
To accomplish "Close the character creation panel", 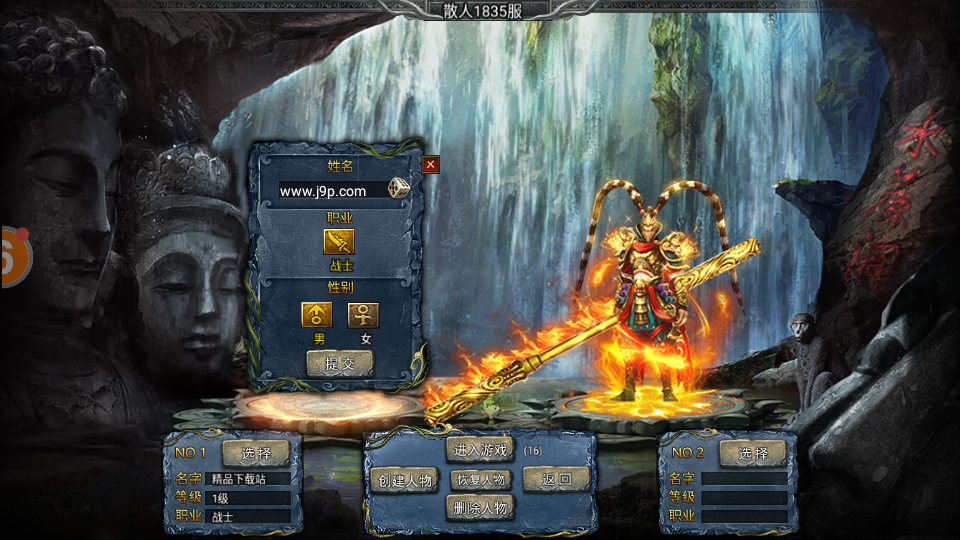I will (x=430, y=165).
